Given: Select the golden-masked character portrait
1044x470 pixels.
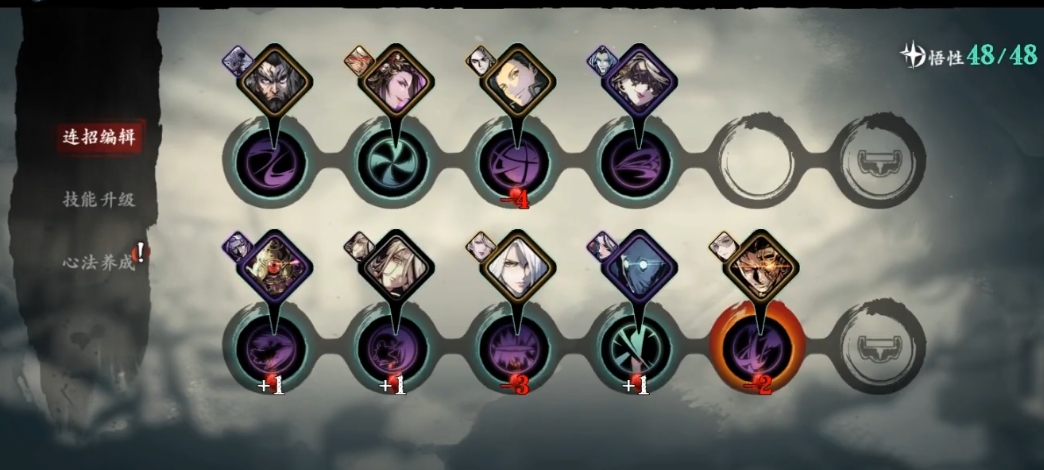Looking at the screenshot, I should (761, 264).
